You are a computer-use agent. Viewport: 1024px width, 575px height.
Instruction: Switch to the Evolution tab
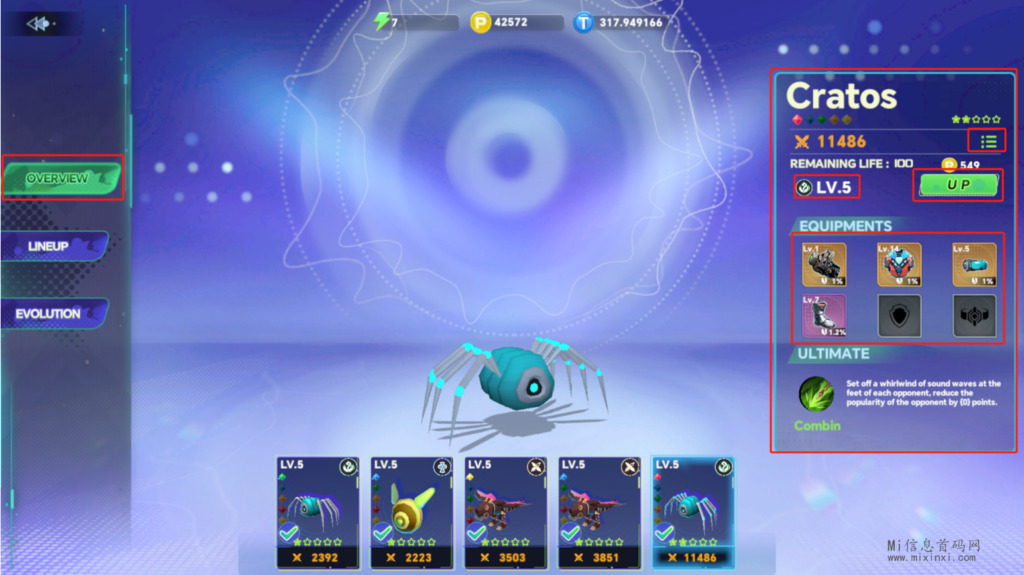(x=51, y=314)
